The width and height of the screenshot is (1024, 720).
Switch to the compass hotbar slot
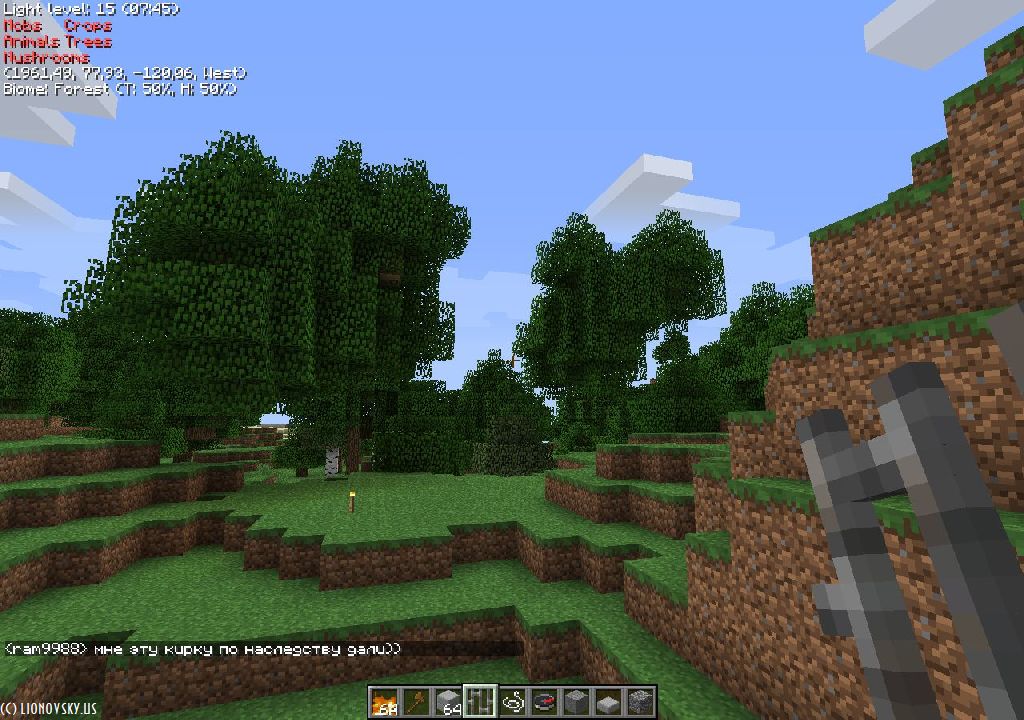click(544, 702)
